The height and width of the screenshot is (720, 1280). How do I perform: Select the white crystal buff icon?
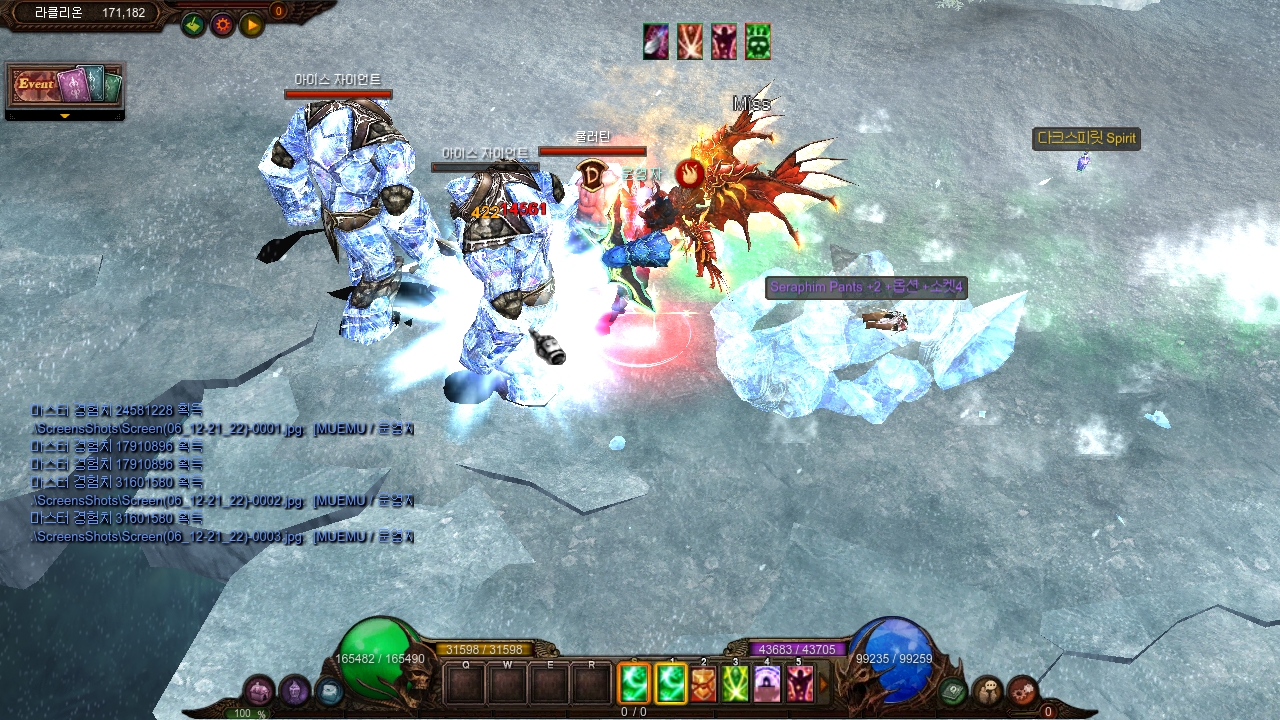(656, 42)
